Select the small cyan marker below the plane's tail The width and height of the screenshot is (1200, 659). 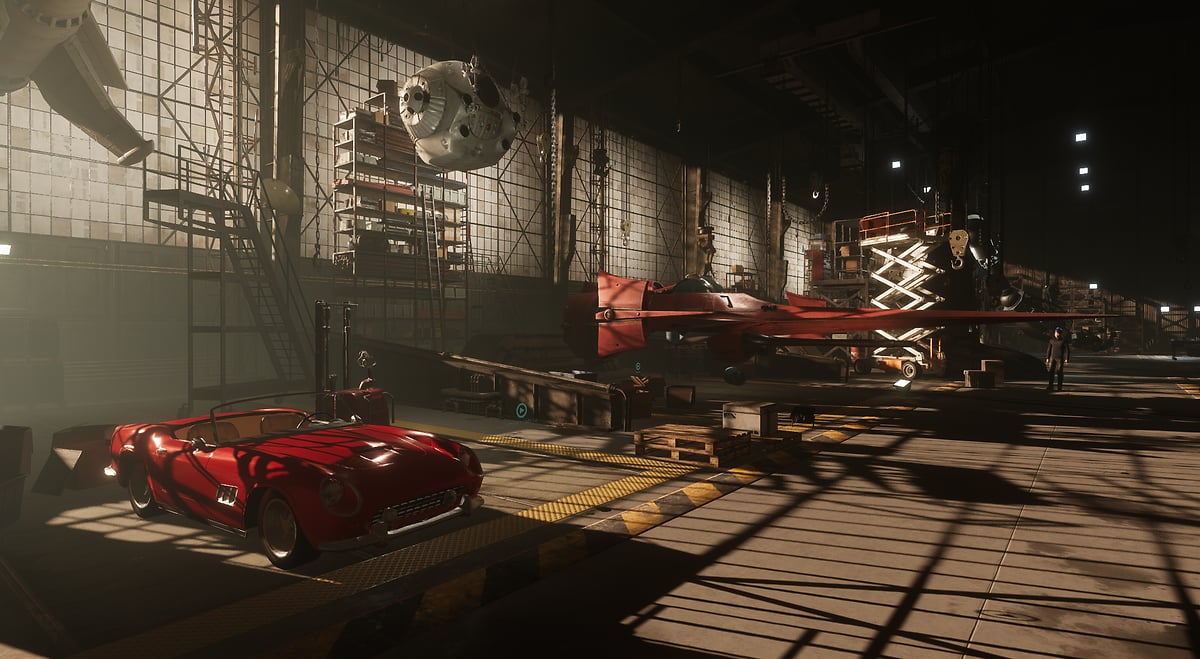[636, 367]
